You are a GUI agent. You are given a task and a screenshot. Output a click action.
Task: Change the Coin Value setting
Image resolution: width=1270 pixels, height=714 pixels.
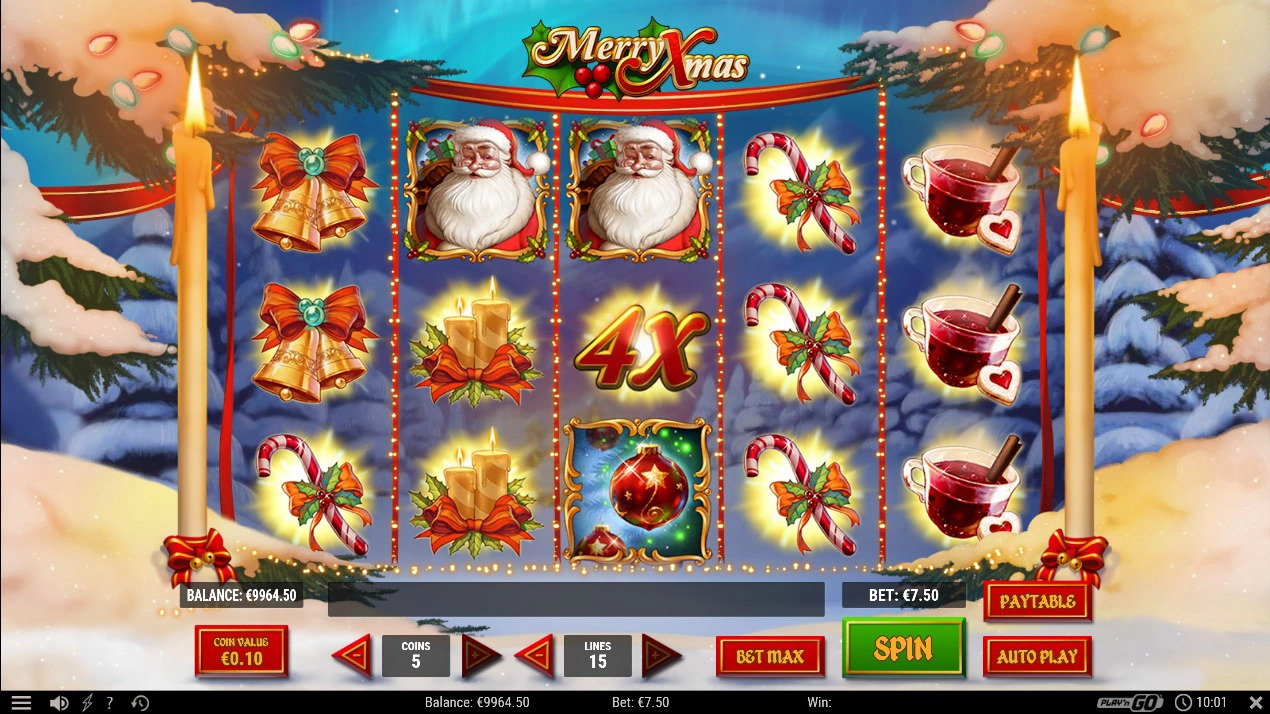[x=241, y=651]
